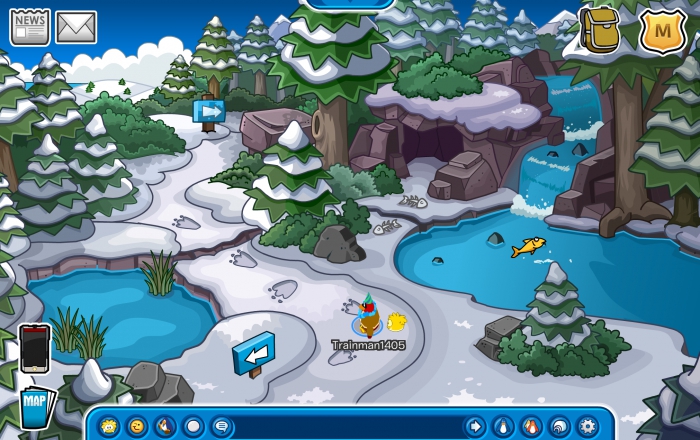Open the emotes smiley menu
700x440 pixels.
[x=137, y=426]
